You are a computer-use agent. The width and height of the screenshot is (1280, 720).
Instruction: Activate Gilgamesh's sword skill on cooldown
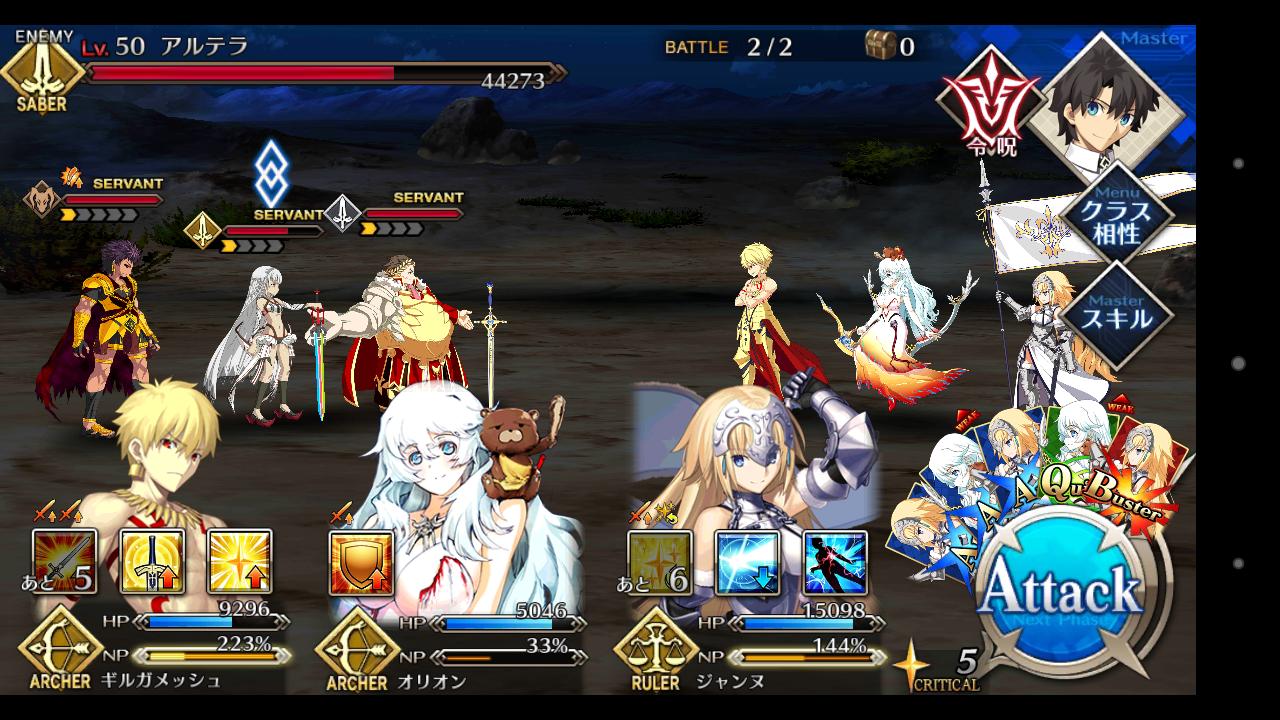[x=65, y=561]
